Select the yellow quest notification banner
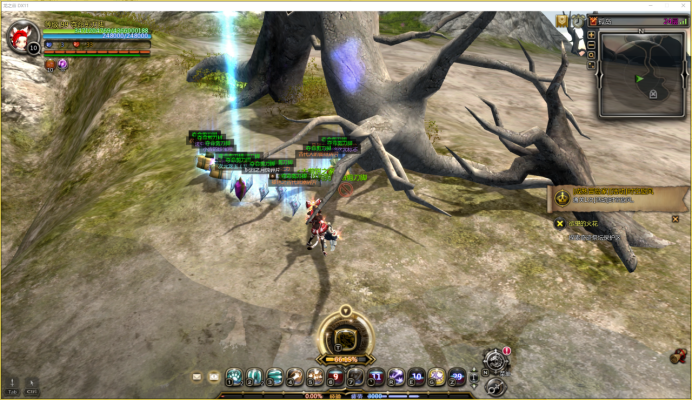 click(x=603, y=198)
